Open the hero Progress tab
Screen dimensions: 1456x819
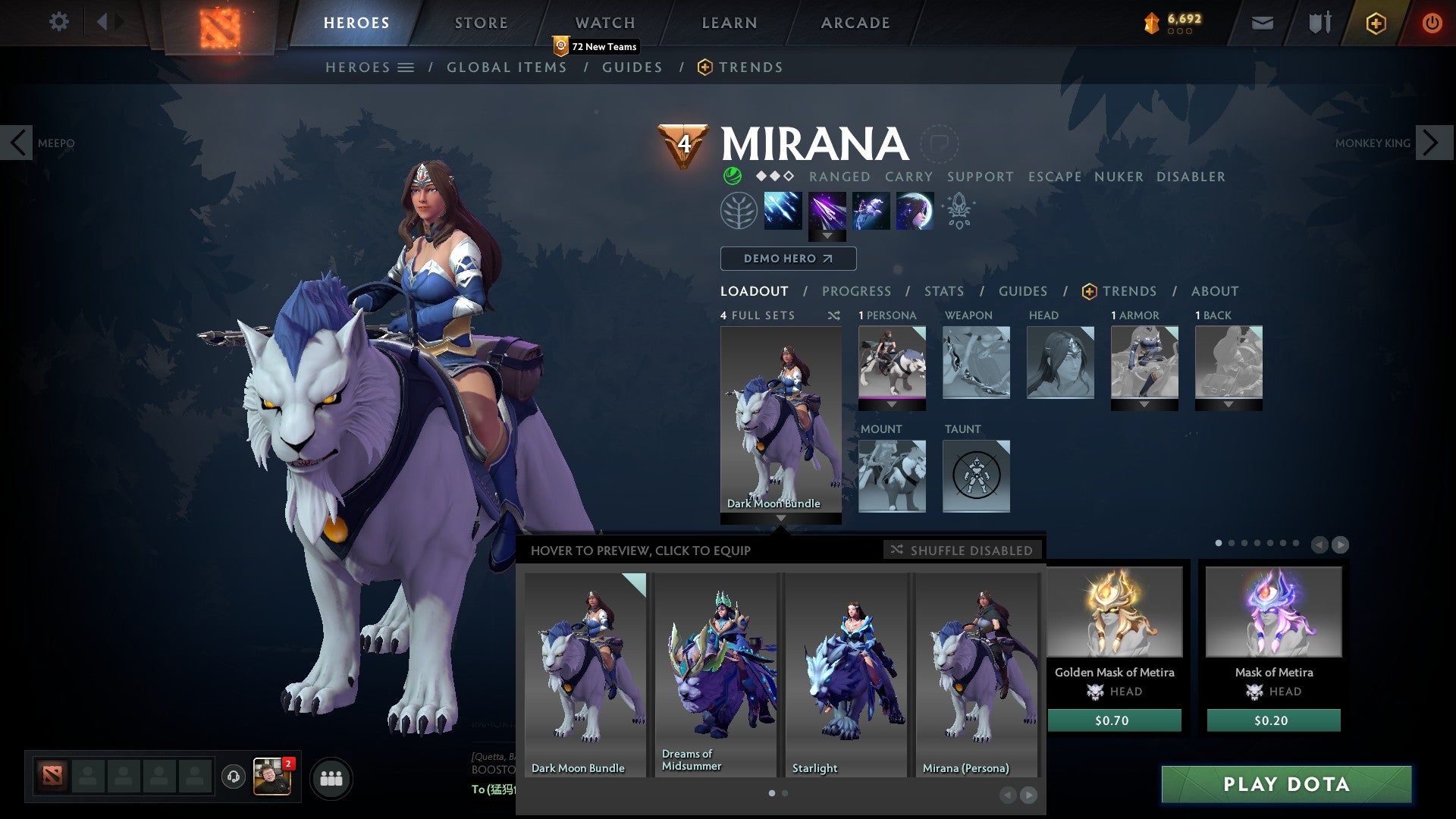pyautogui.click(x=856, y=291)
